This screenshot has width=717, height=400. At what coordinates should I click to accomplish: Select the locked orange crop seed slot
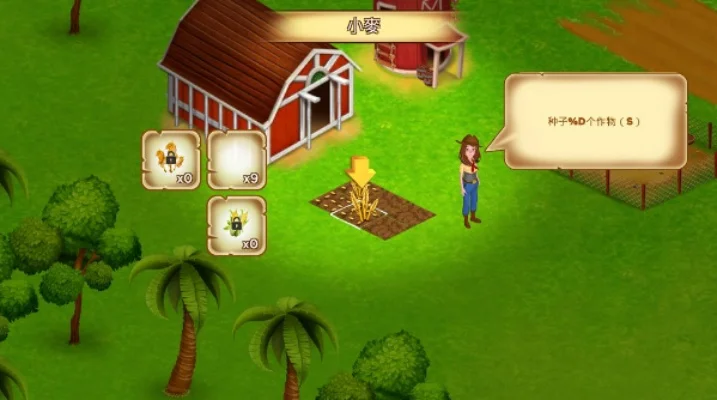point(171,160)
